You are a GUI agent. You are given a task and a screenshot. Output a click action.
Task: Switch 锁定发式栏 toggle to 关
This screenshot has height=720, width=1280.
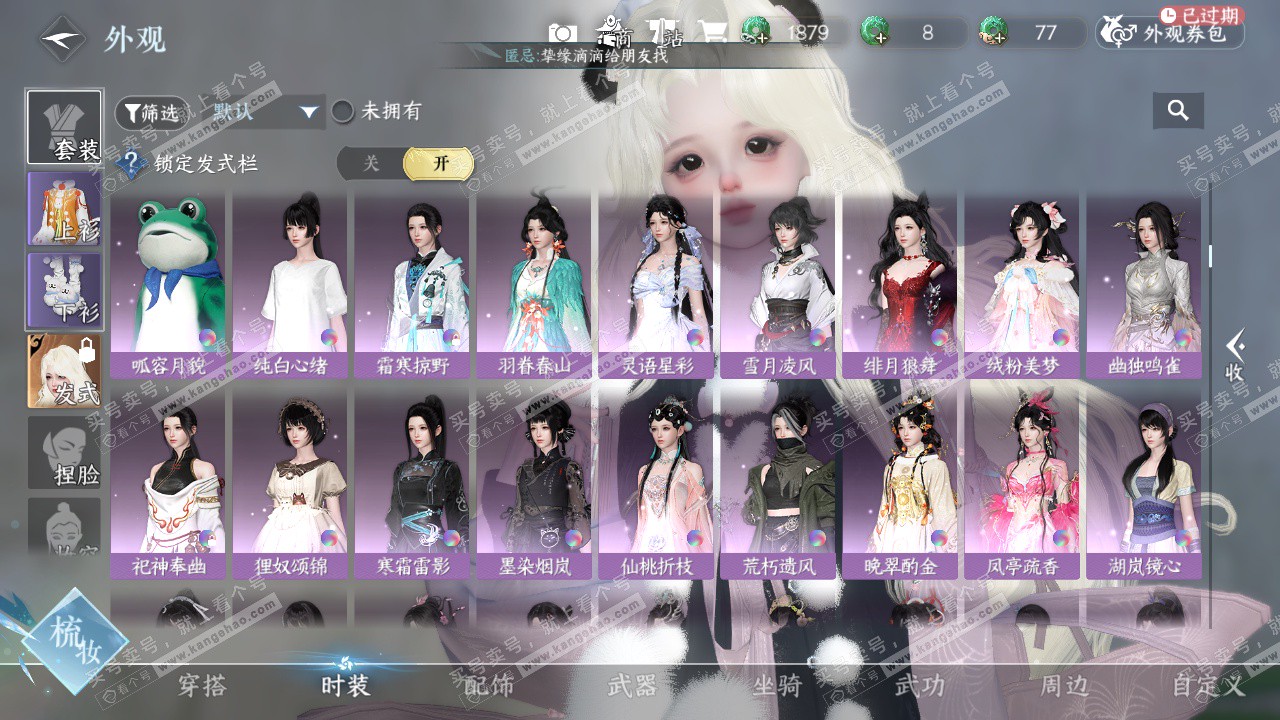371,164
